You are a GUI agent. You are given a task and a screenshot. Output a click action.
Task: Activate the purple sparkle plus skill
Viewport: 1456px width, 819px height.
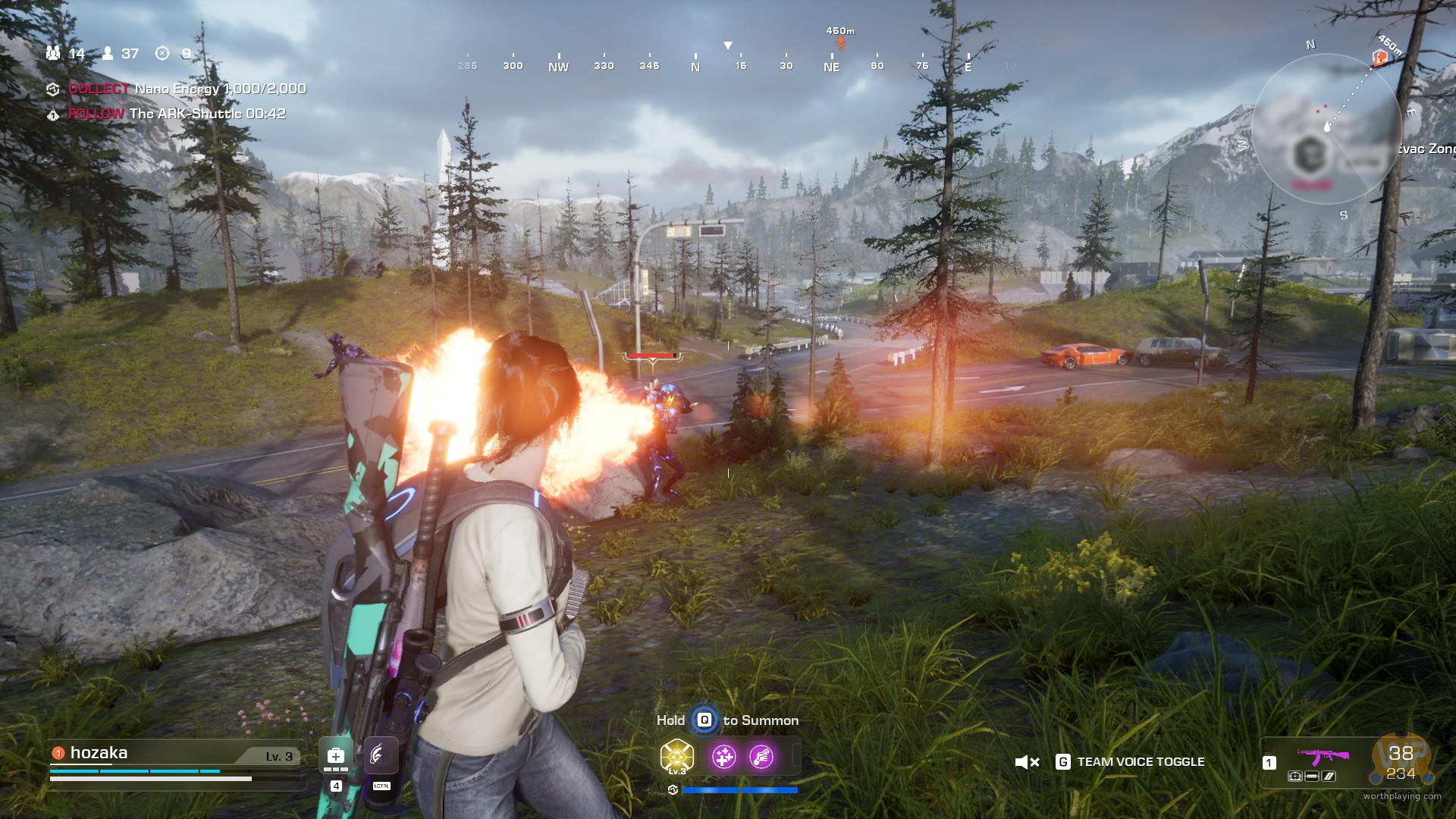click(723, 757)
